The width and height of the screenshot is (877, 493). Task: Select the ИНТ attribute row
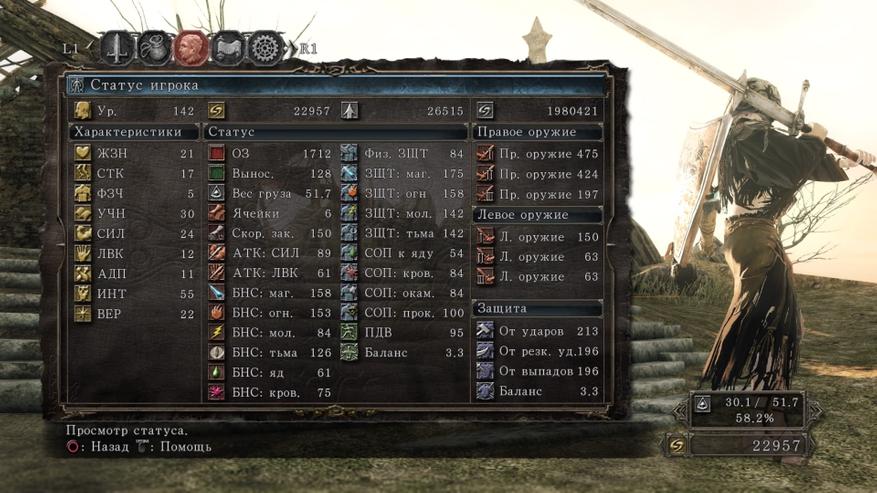pyautogui.click(x=134, y=293)
